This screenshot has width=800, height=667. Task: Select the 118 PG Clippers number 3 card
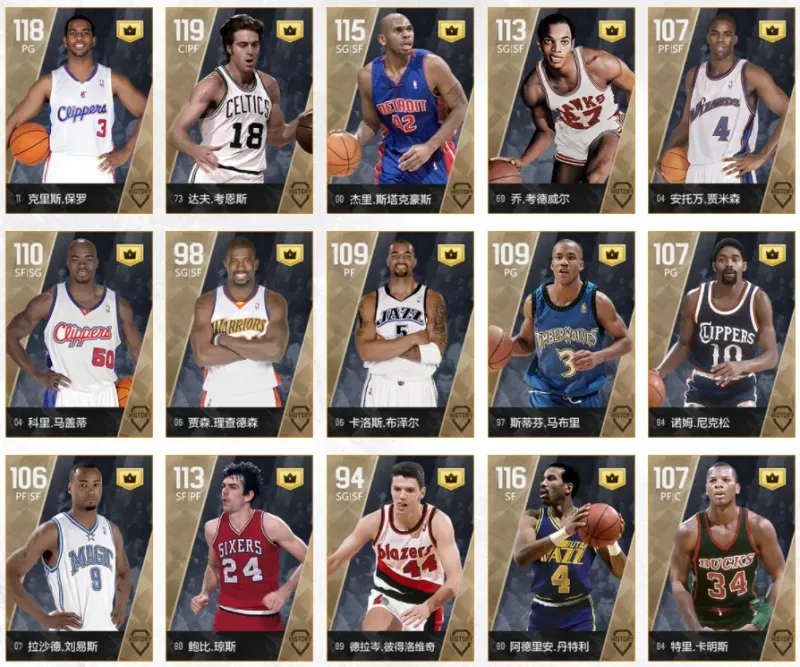coord(79,110)
